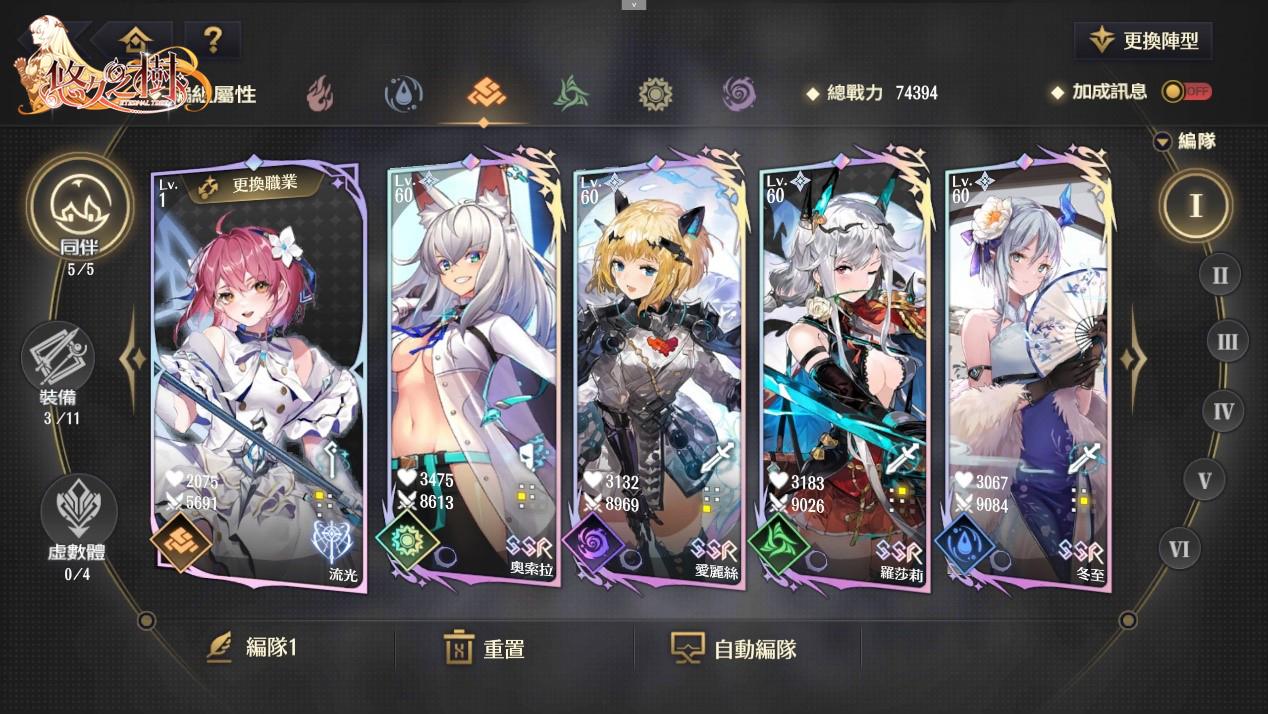Choose the purple swirl dark attribute
Screen dimensions: 1268x714
click(x=739, y=94)
